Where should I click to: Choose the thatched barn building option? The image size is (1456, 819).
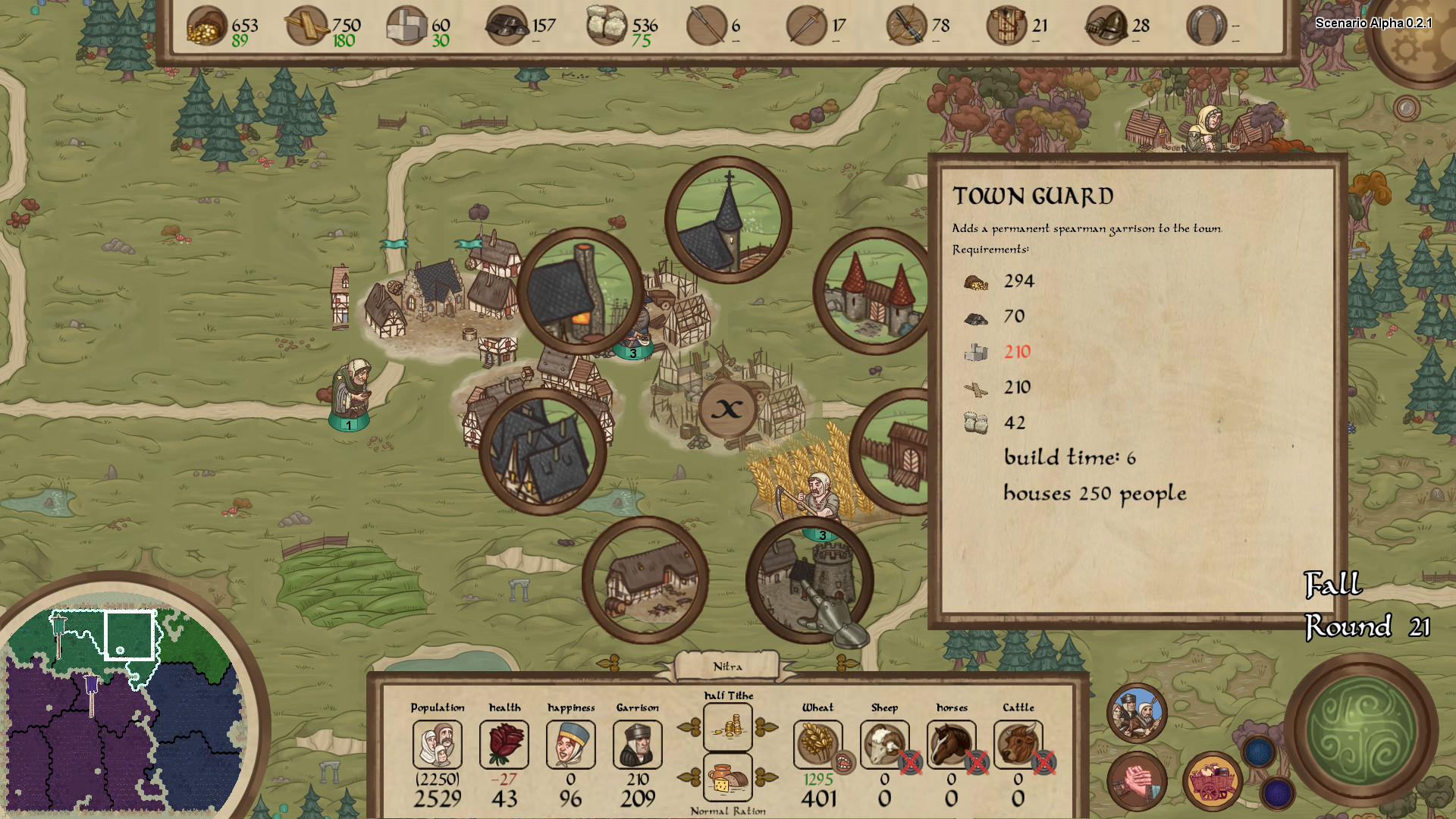pos(645,581)
